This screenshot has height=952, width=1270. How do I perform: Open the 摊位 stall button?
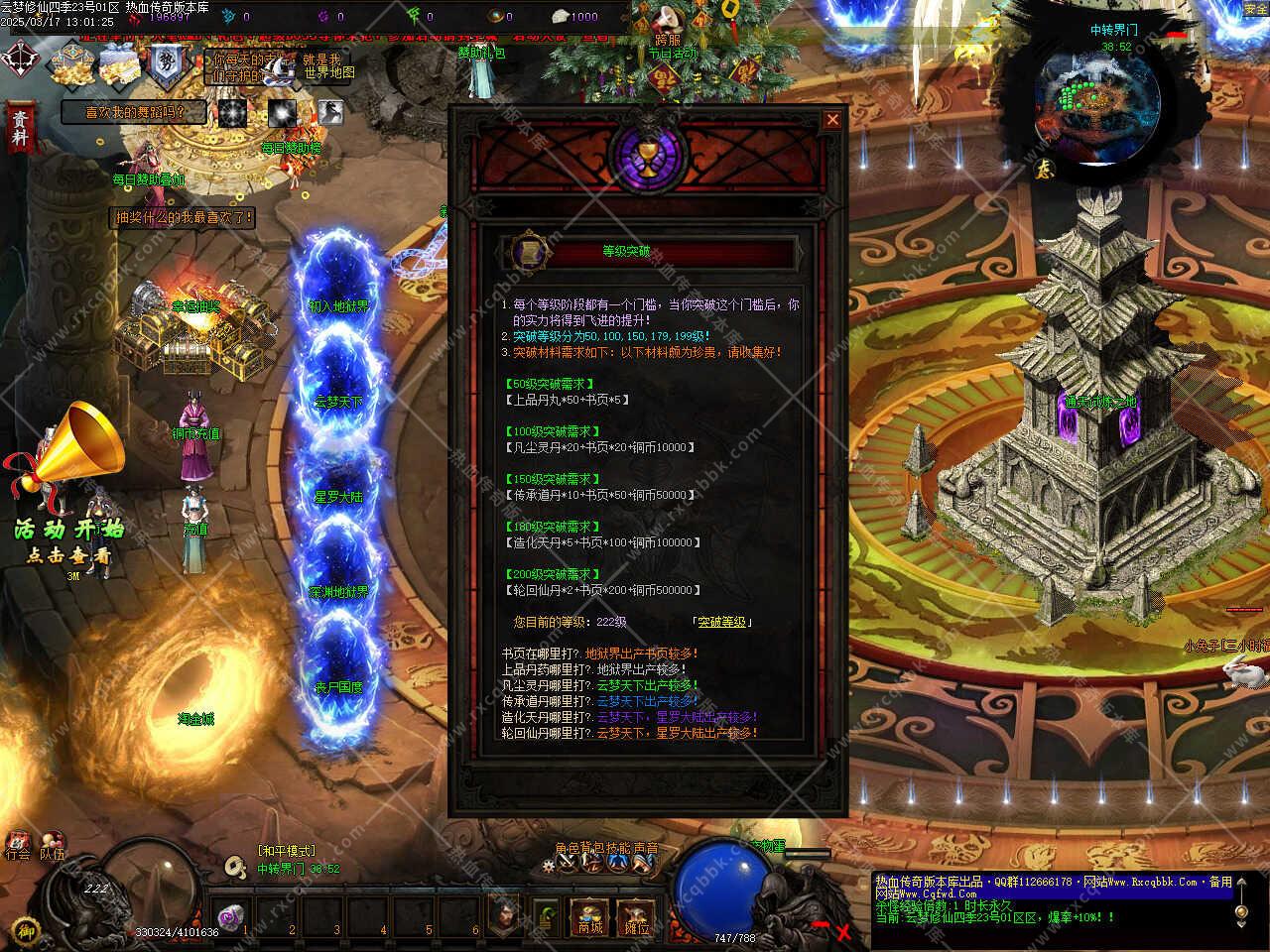(x=636, y=917)
